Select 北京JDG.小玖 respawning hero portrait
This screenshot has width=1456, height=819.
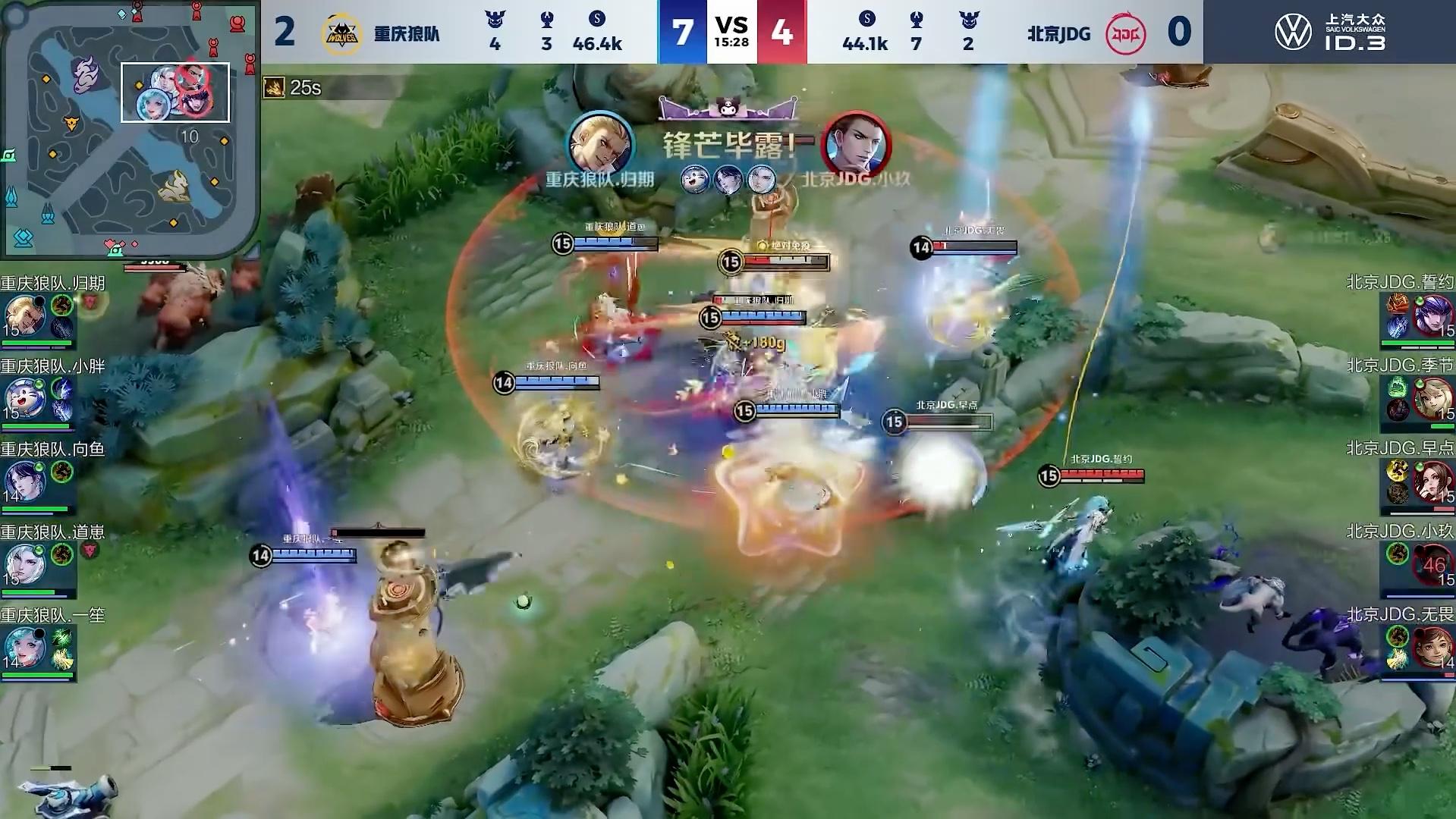1432,565
